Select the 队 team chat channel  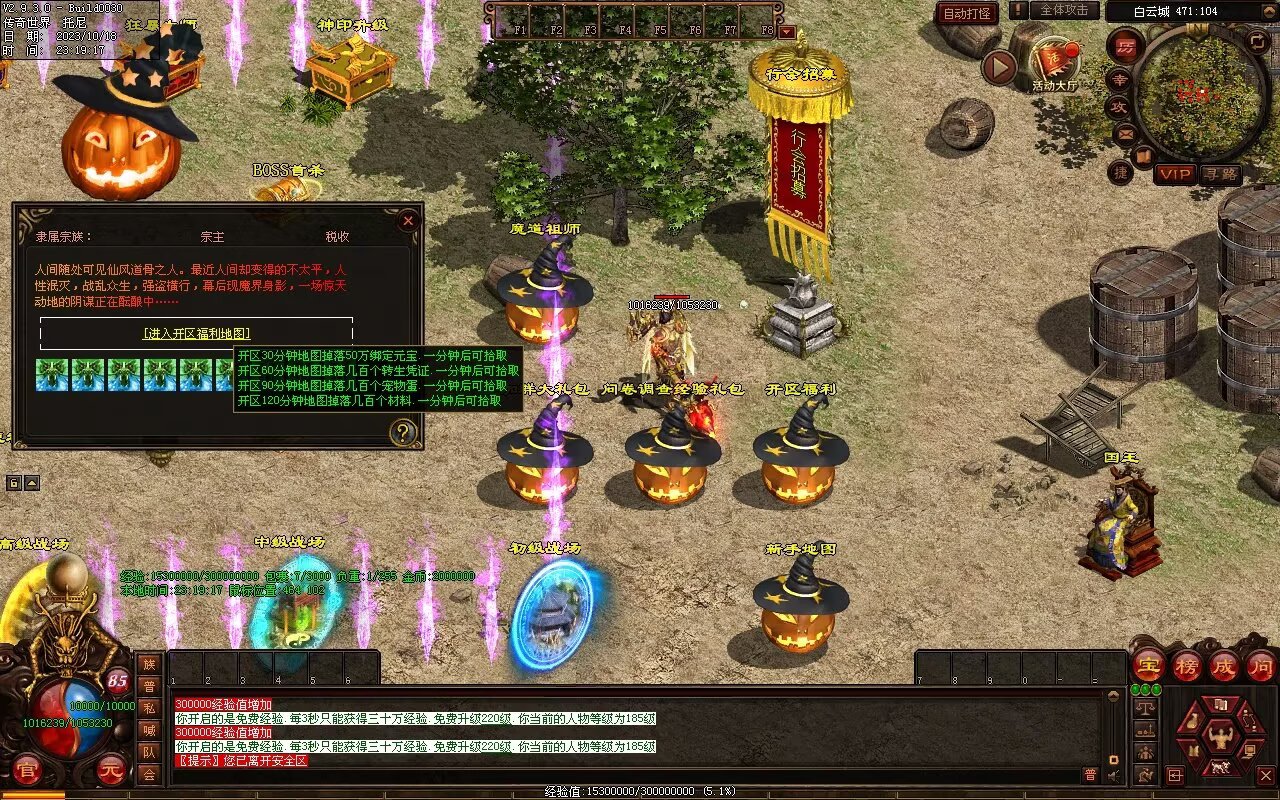[149, 752]
